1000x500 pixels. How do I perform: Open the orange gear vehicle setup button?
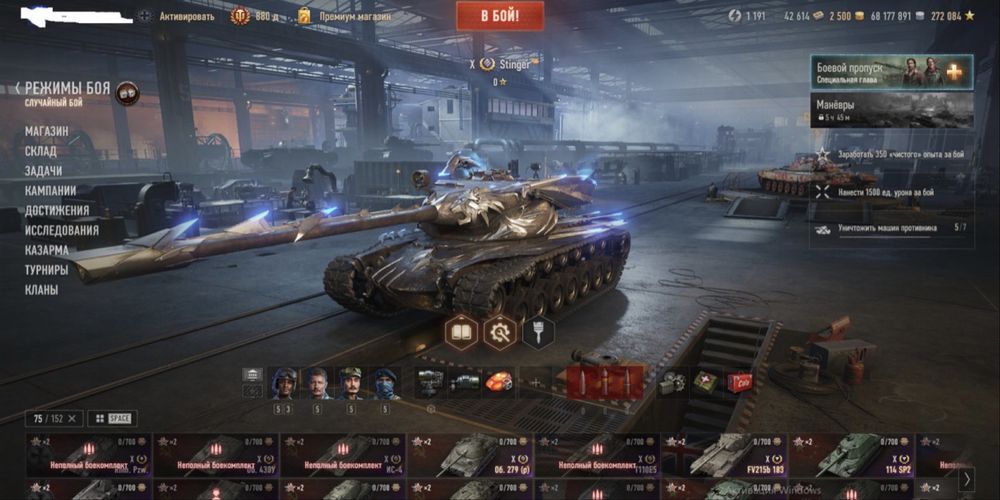500,332
